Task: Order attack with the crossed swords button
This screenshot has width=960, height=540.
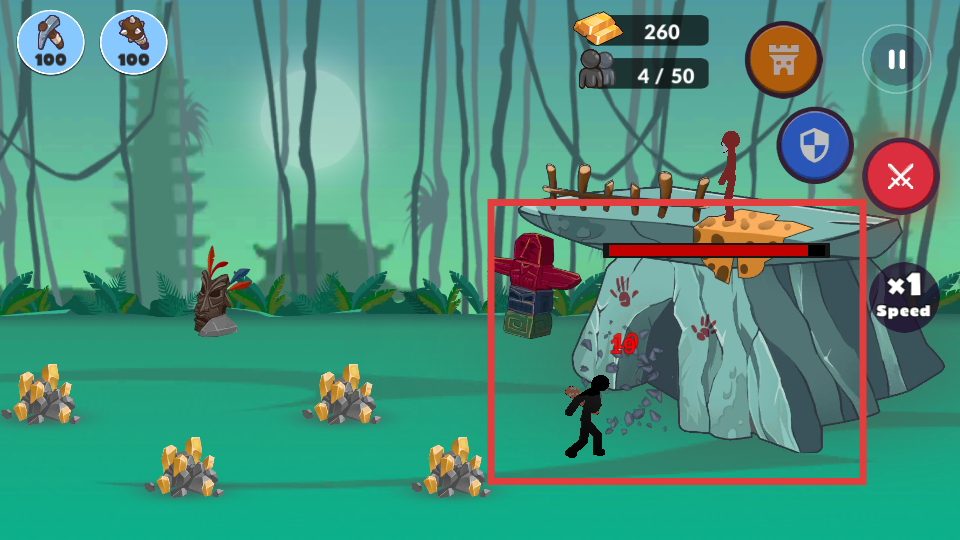Action: point(900,177)
